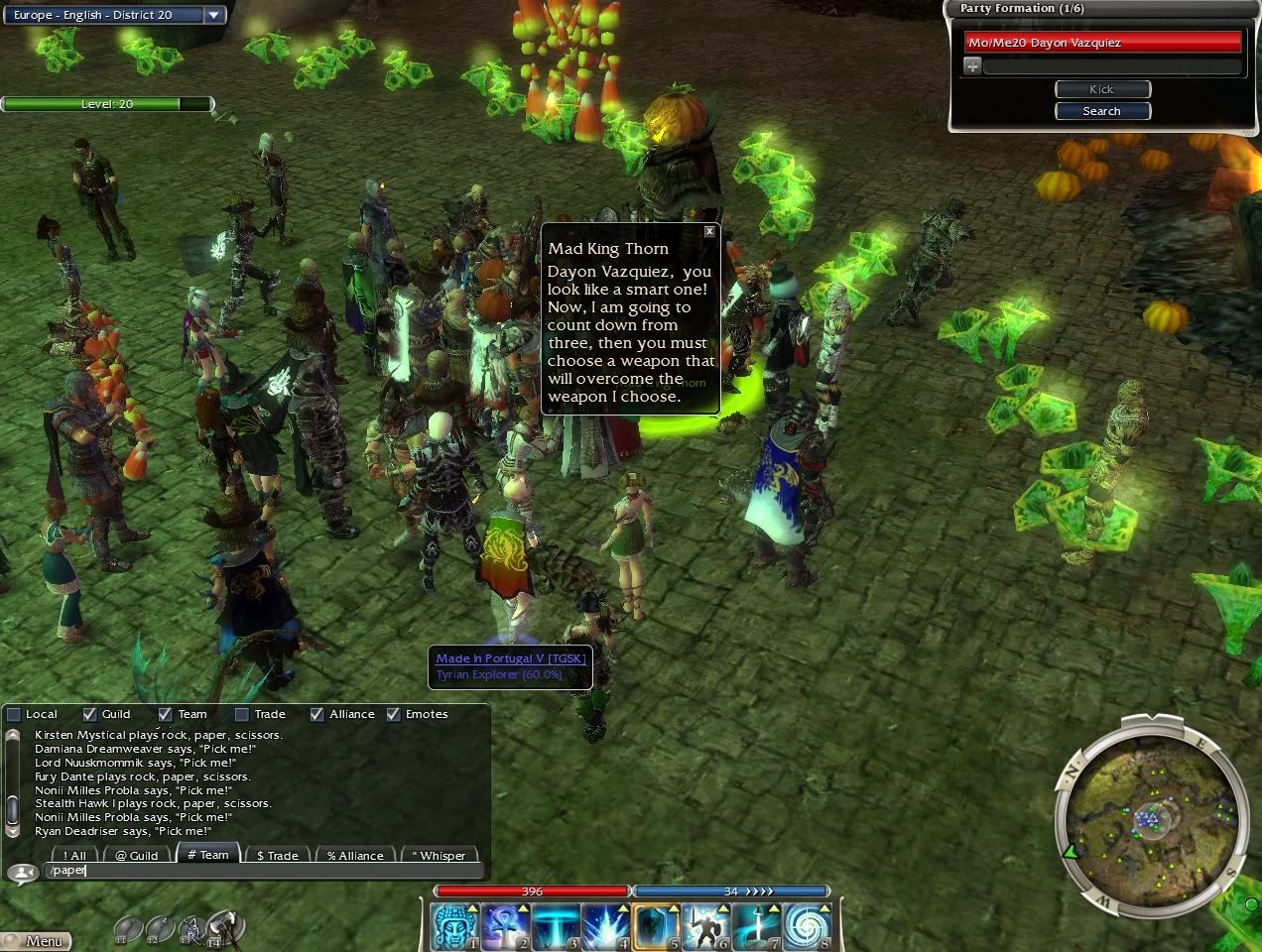Activate the ankh skill in slot two
The width and height of the screenshot is (1262, 952).
[506, 926]
